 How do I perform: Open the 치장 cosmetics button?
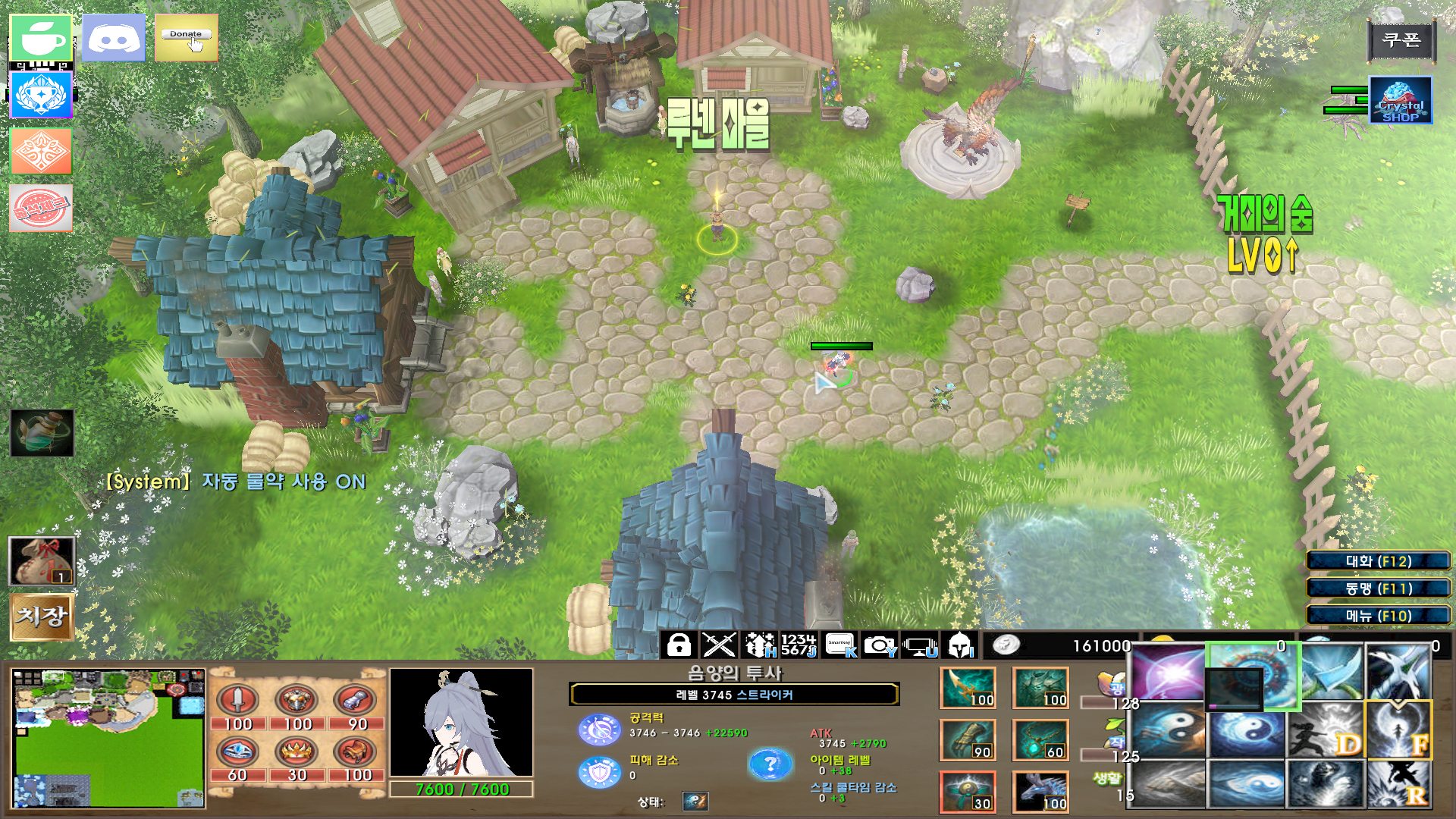(42, 616)
